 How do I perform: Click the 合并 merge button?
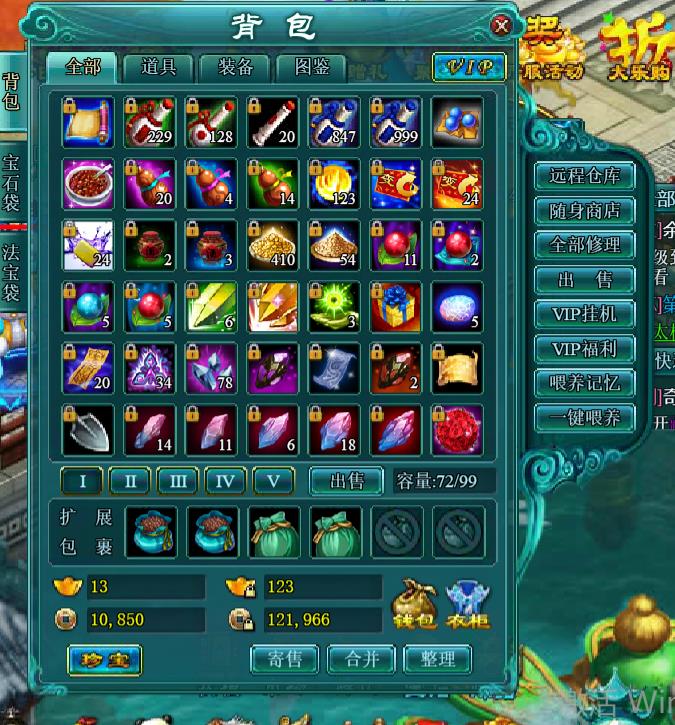pyautogui.click(x=361, y=659)
